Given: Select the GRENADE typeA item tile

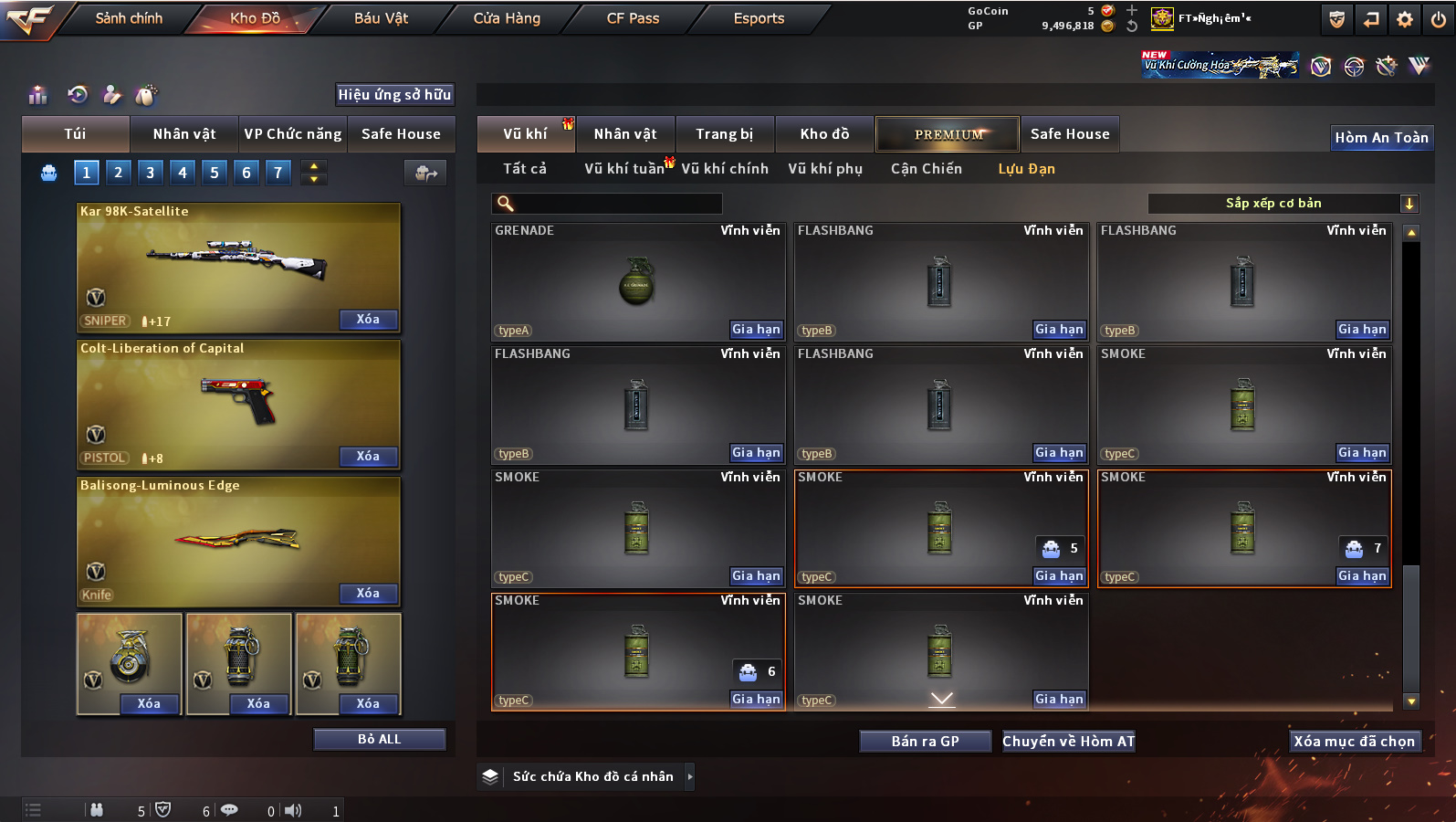Looking at the screenshot, I should pyautogui.click(x=637, y=281).
